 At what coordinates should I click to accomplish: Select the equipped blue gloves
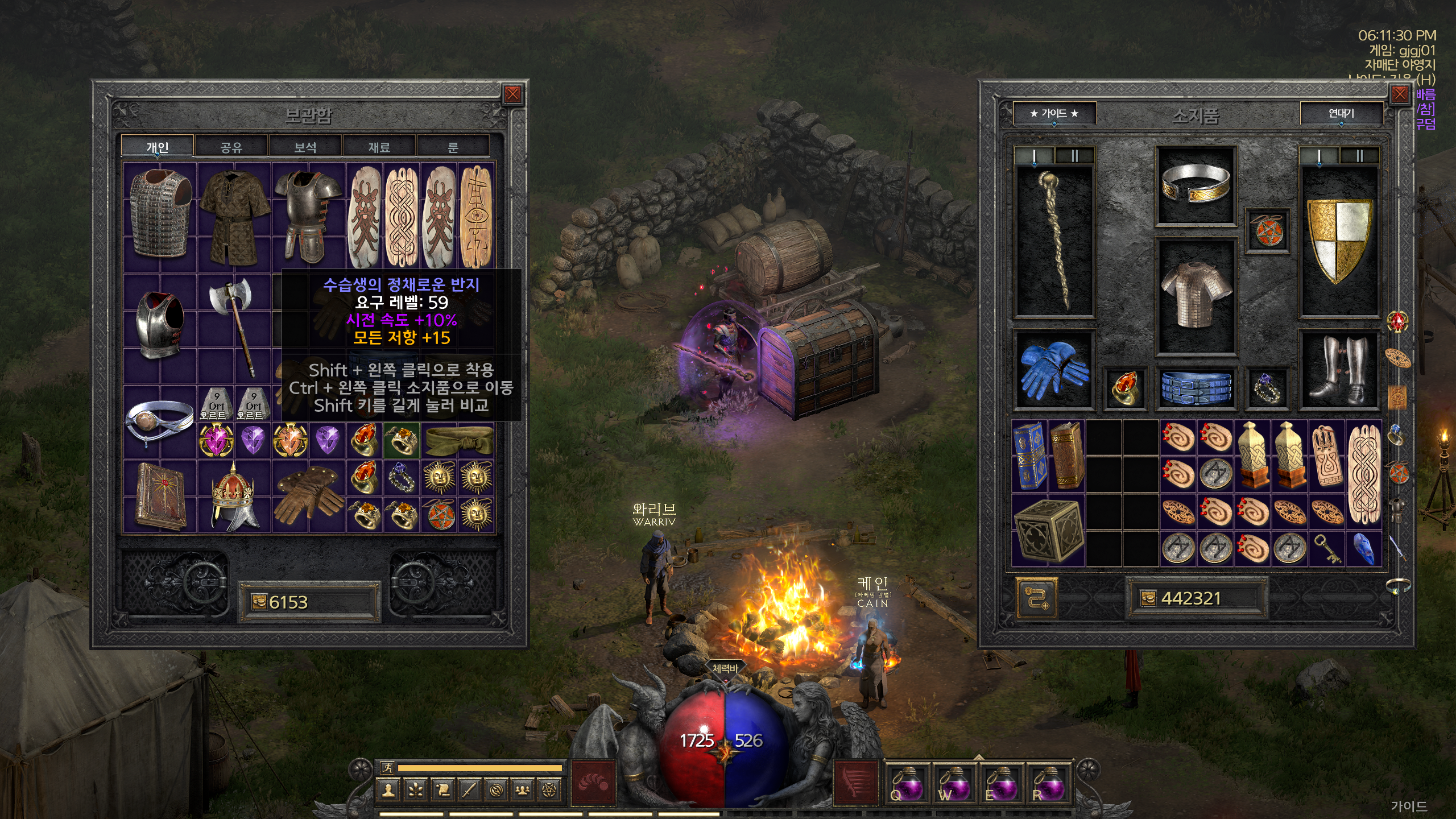pos(1054,369)
